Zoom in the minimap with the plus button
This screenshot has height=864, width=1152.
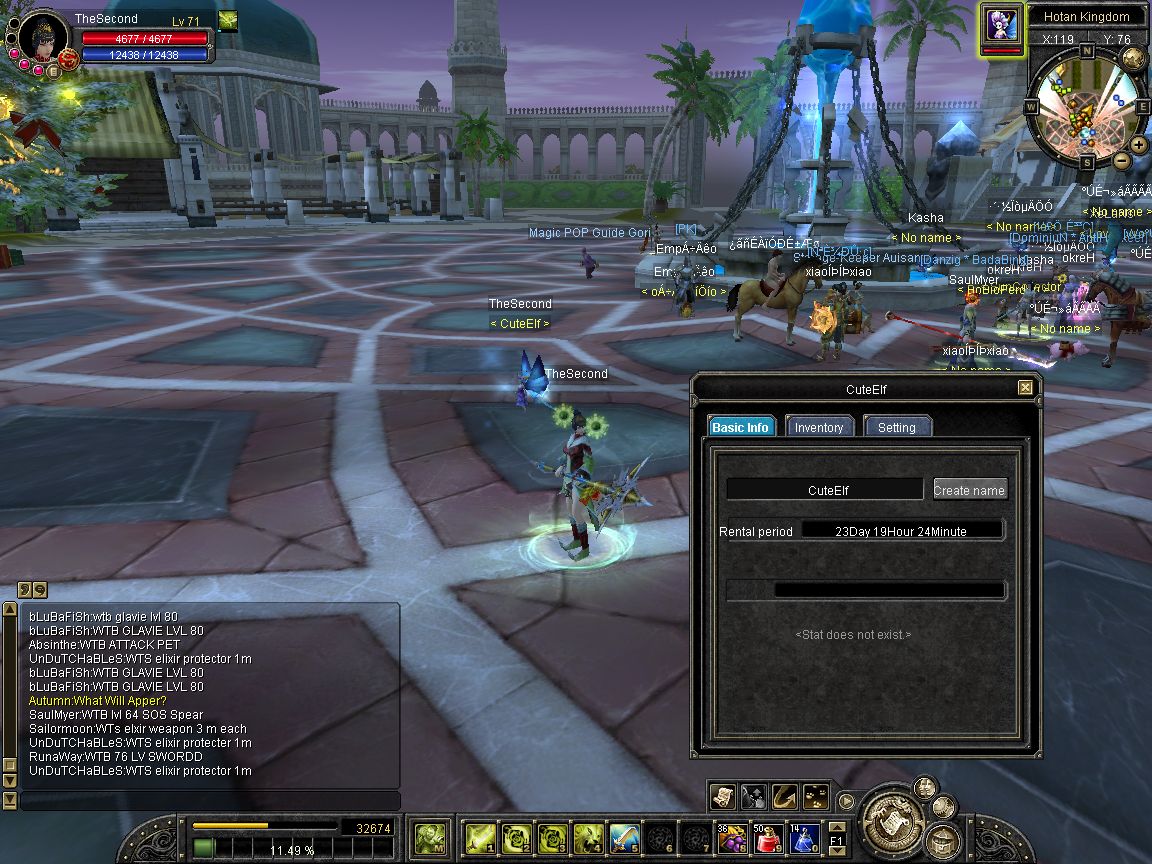click(x=1138, y=144)
